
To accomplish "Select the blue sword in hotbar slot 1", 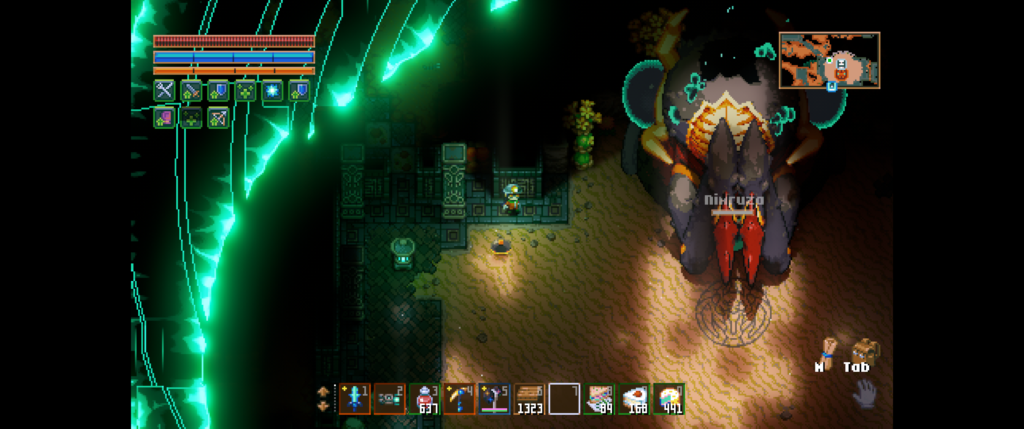I will (x=355, y=398).
